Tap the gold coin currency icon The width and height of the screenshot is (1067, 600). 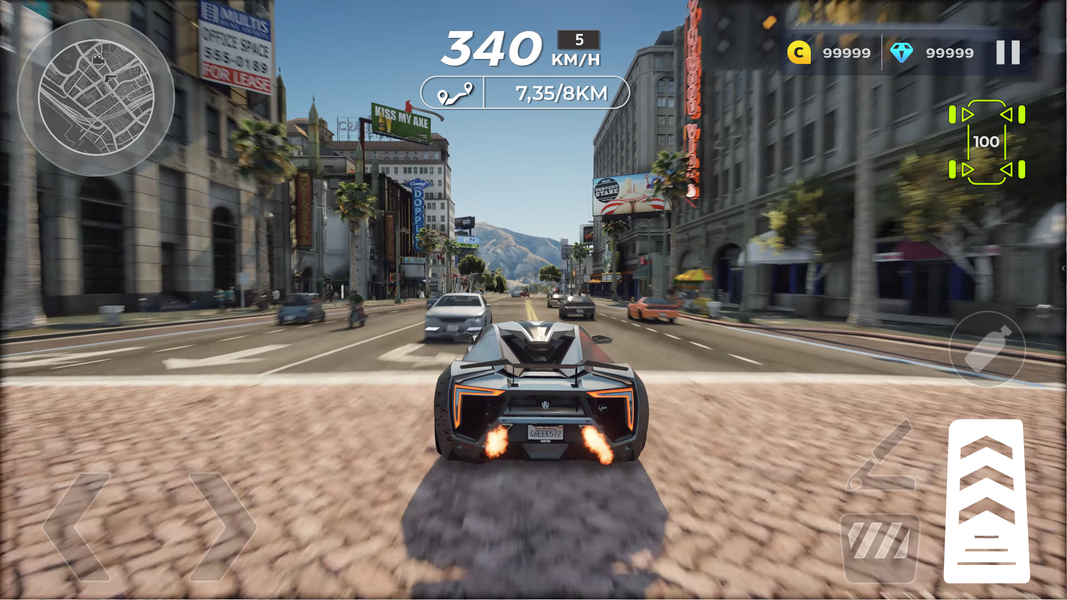(x=799, y=53)
